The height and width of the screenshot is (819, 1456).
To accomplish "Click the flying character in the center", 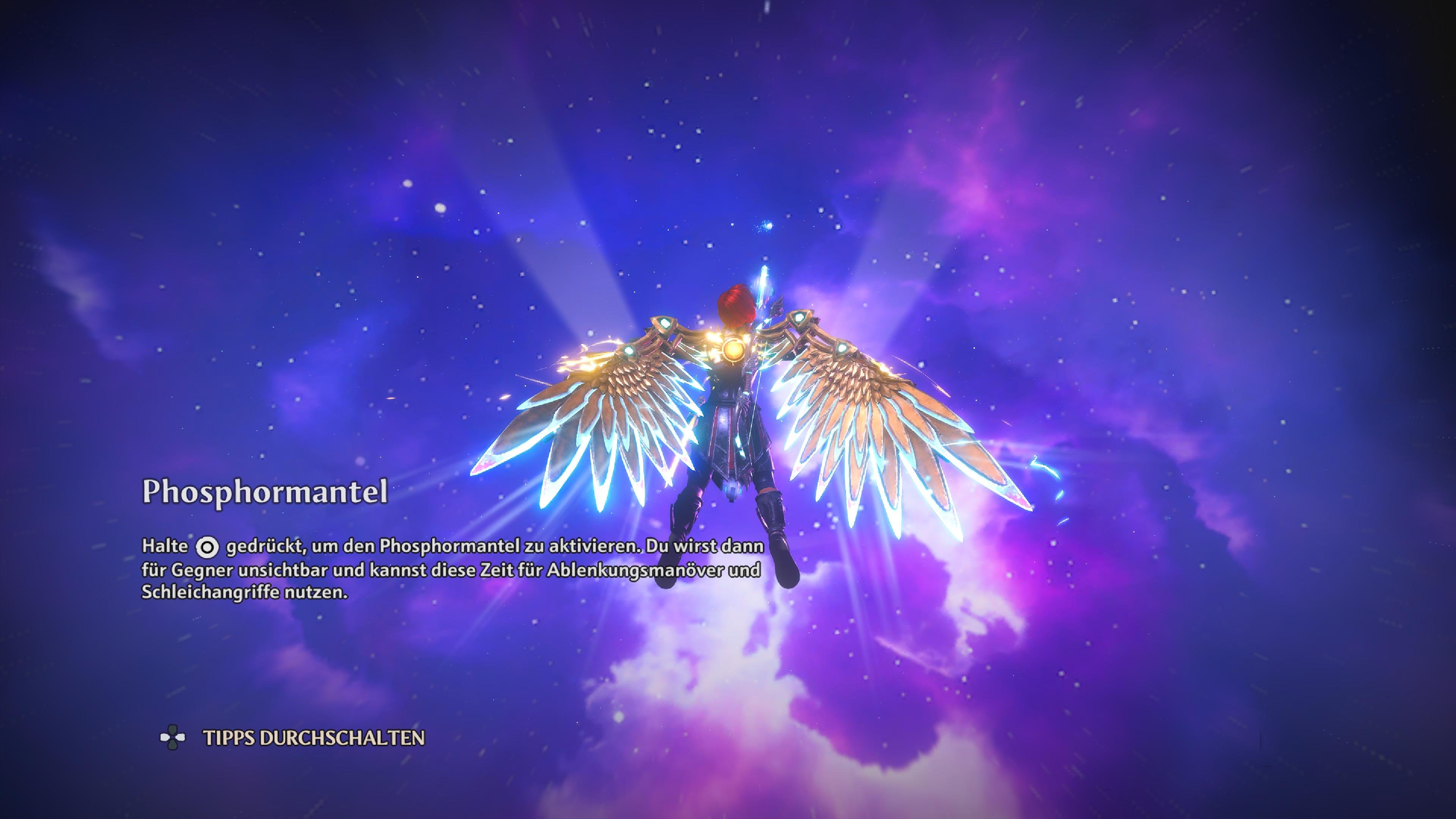I will click(x=735, y=424).
